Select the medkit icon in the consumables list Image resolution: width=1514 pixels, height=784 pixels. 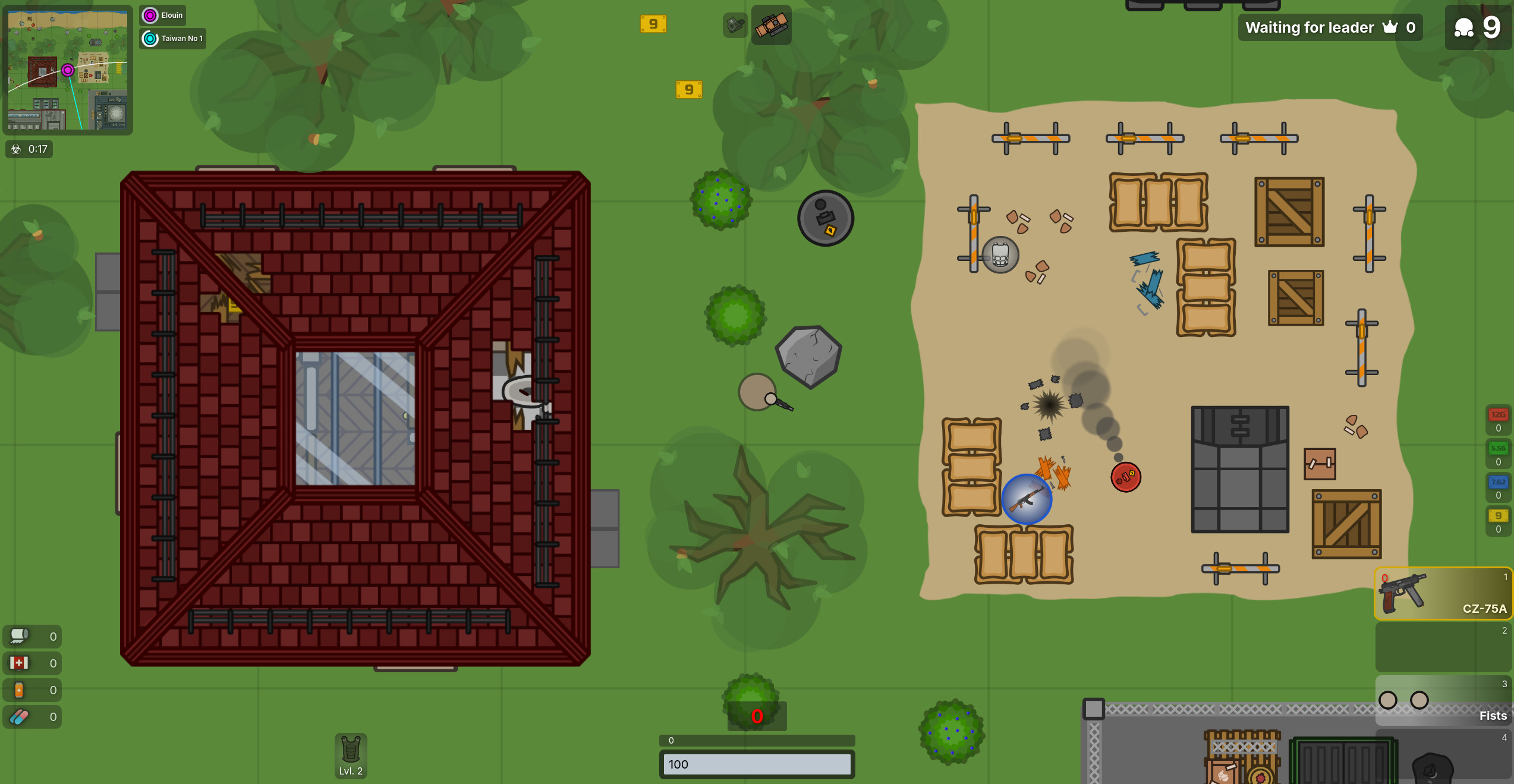[x=19, y=663]
